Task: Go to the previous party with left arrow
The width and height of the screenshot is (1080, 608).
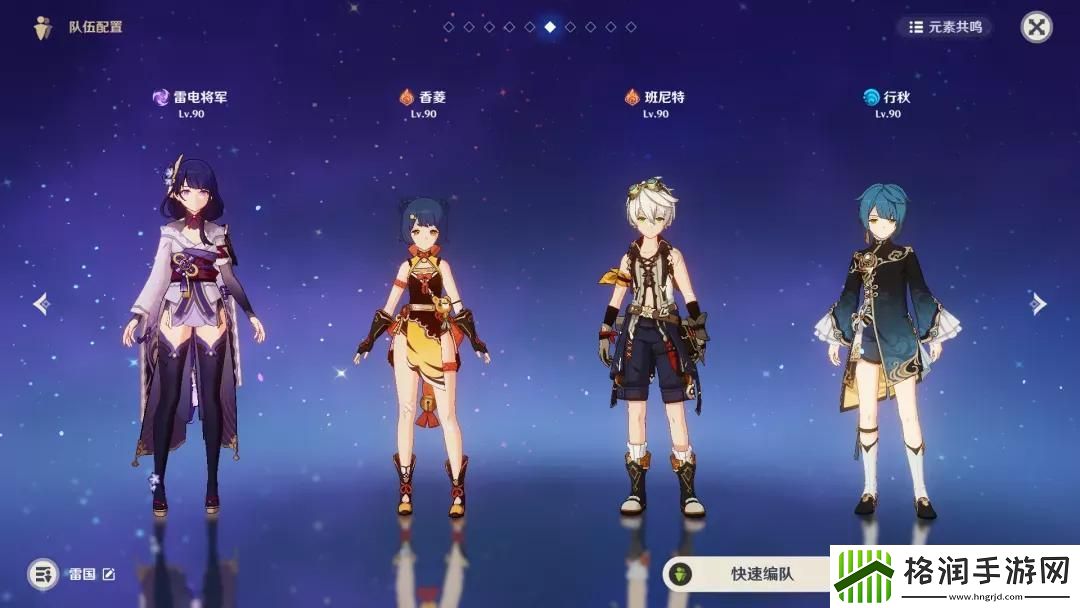Action: tap(41, 303)
